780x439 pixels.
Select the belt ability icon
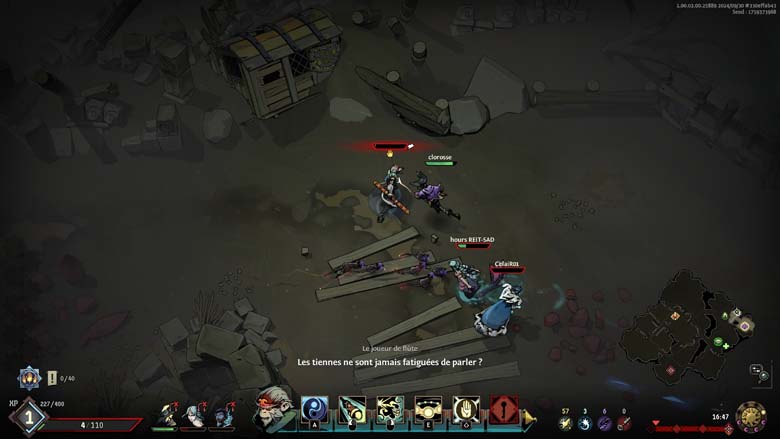point(428,410)
